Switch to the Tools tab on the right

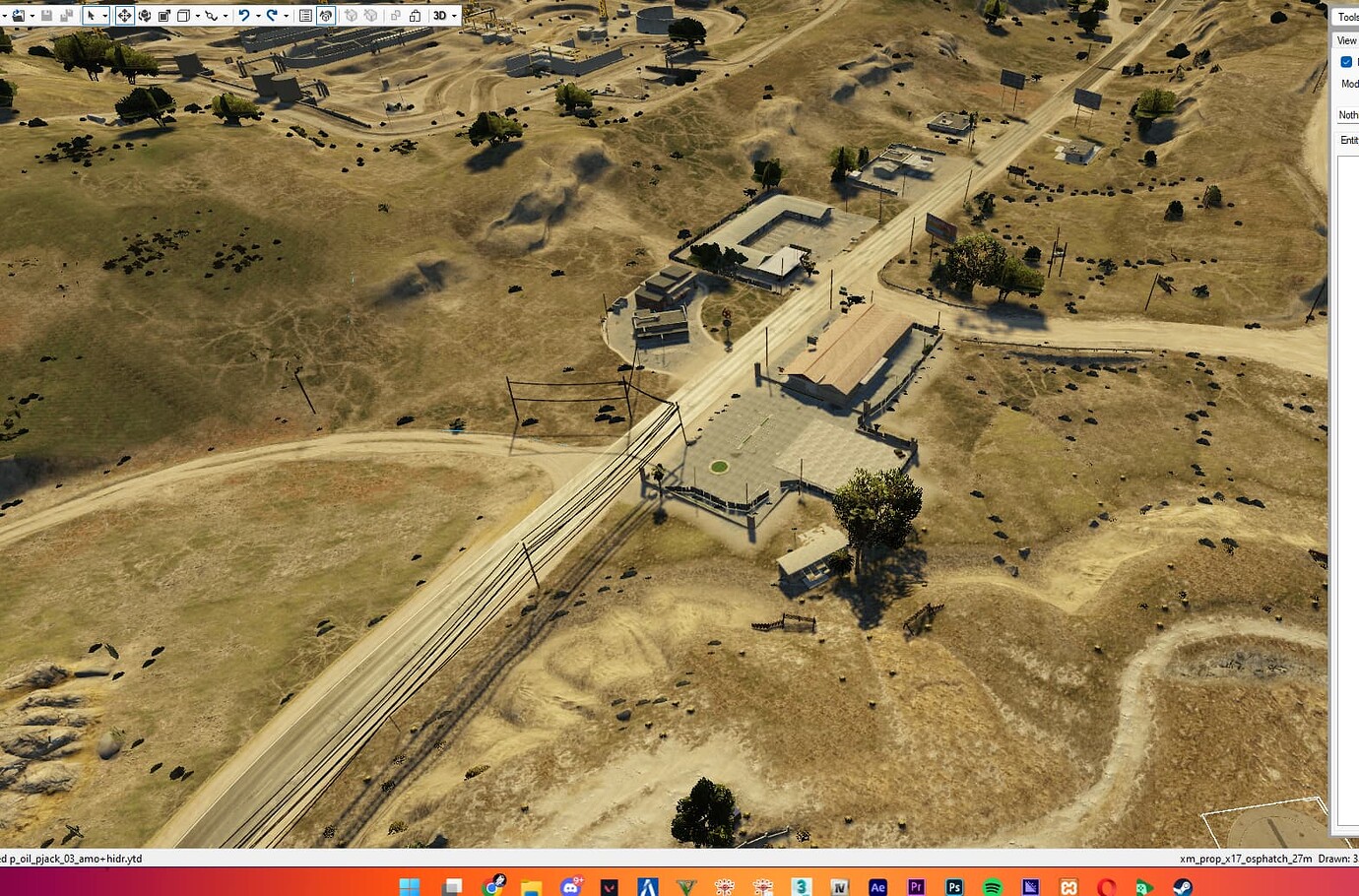1347,17
